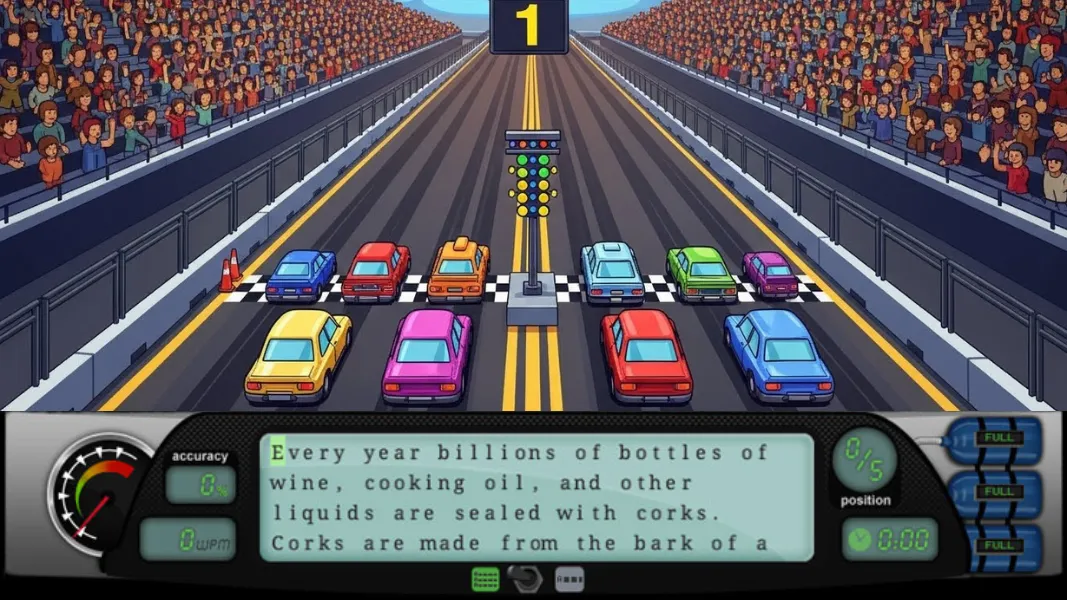This screenshot has width=1067, height=600.
Task: Select the gray single-row keyboard icon
Action: [x=569, y=579]
